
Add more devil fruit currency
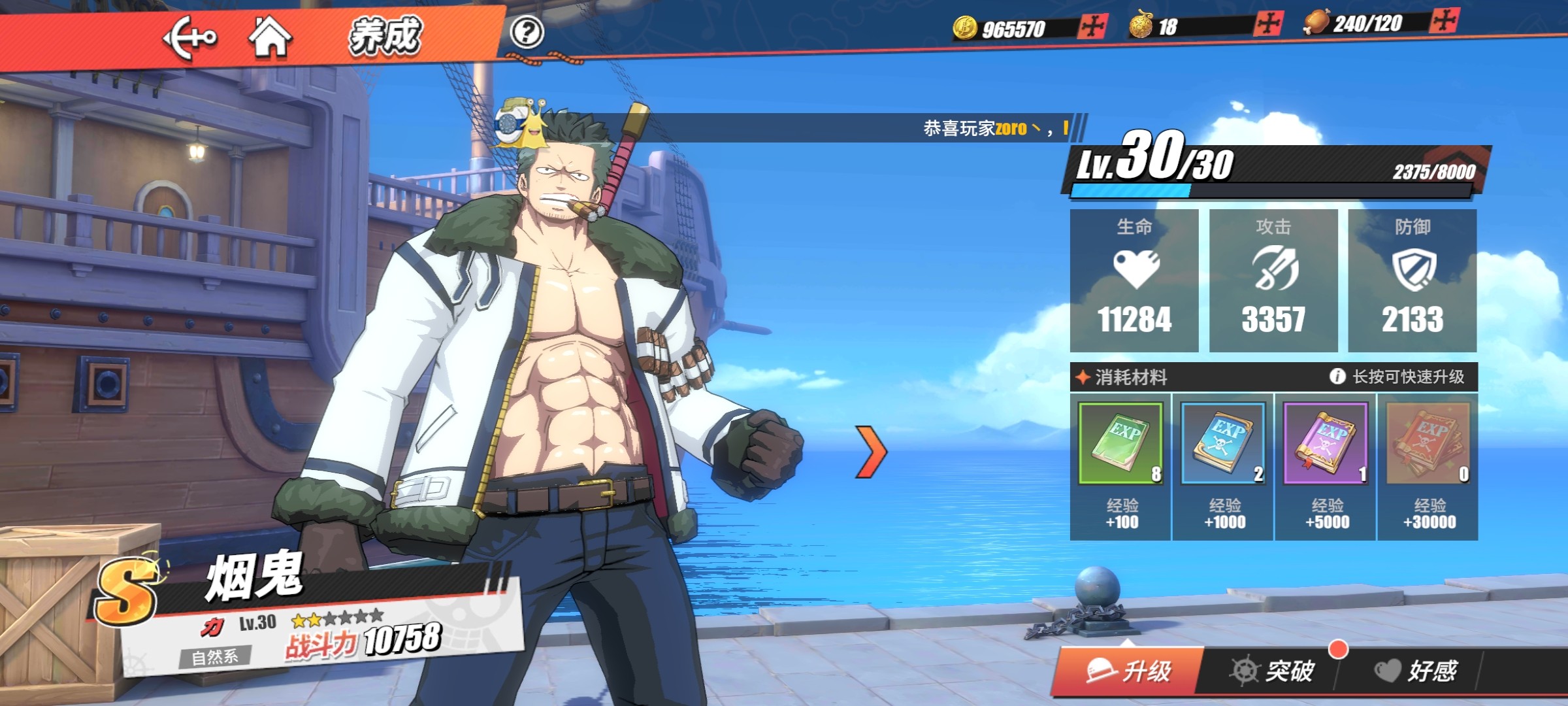pyautogui.click(x=1268, y=24)
